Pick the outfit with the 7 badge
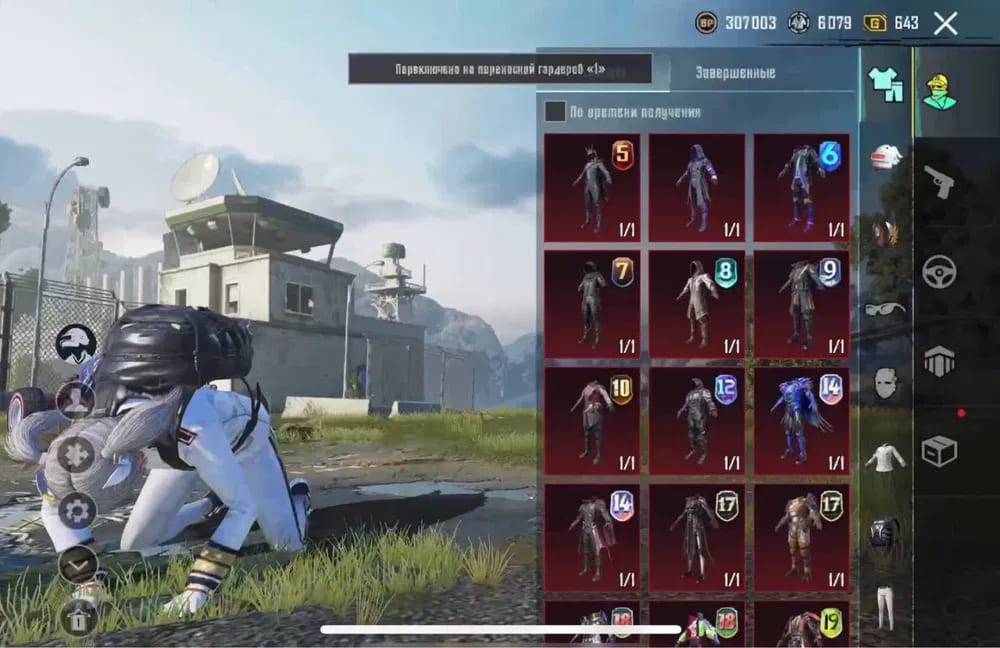The height and width of the screenshot is (648, 1000). (x=593, y=304)
